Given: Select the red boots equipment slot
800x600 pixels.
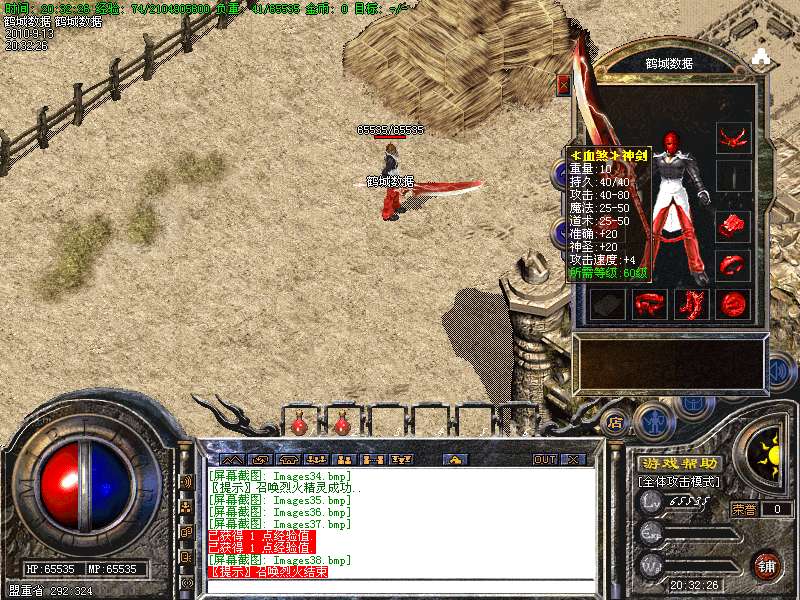Looking at the screenshot, I should [692, 303].
